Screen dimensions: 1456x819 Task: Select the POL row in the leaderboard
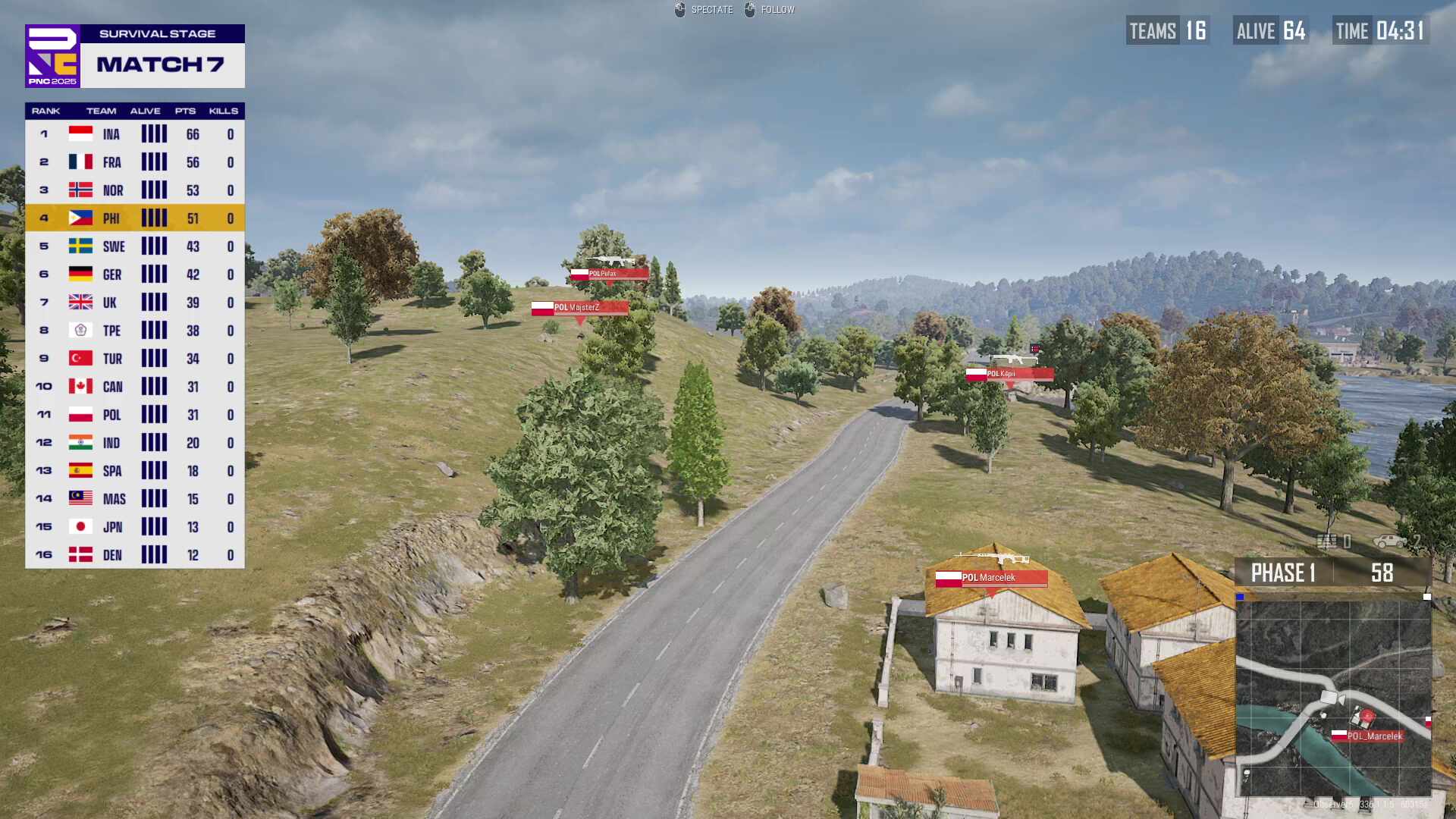[x=135, y=415]
